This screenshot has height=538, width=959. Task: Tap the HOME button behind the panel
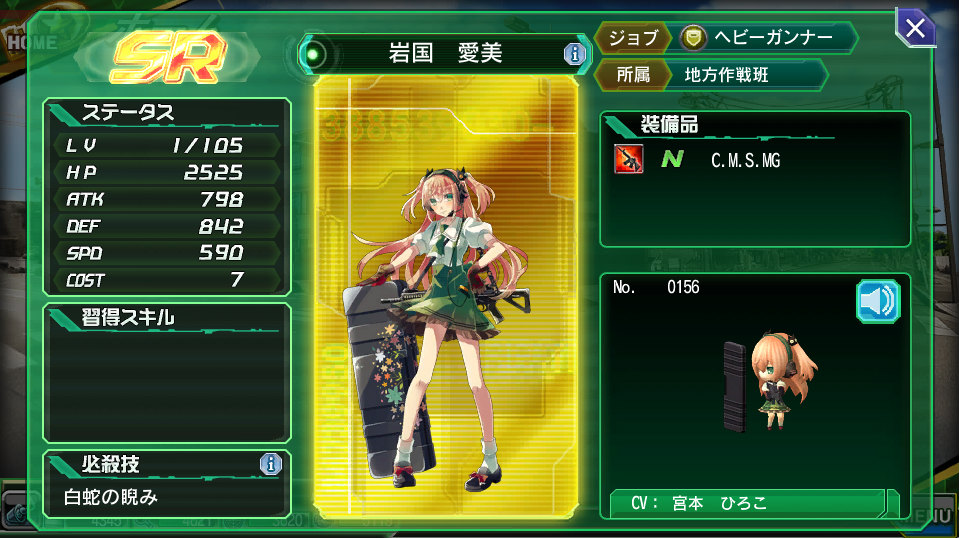32,43
